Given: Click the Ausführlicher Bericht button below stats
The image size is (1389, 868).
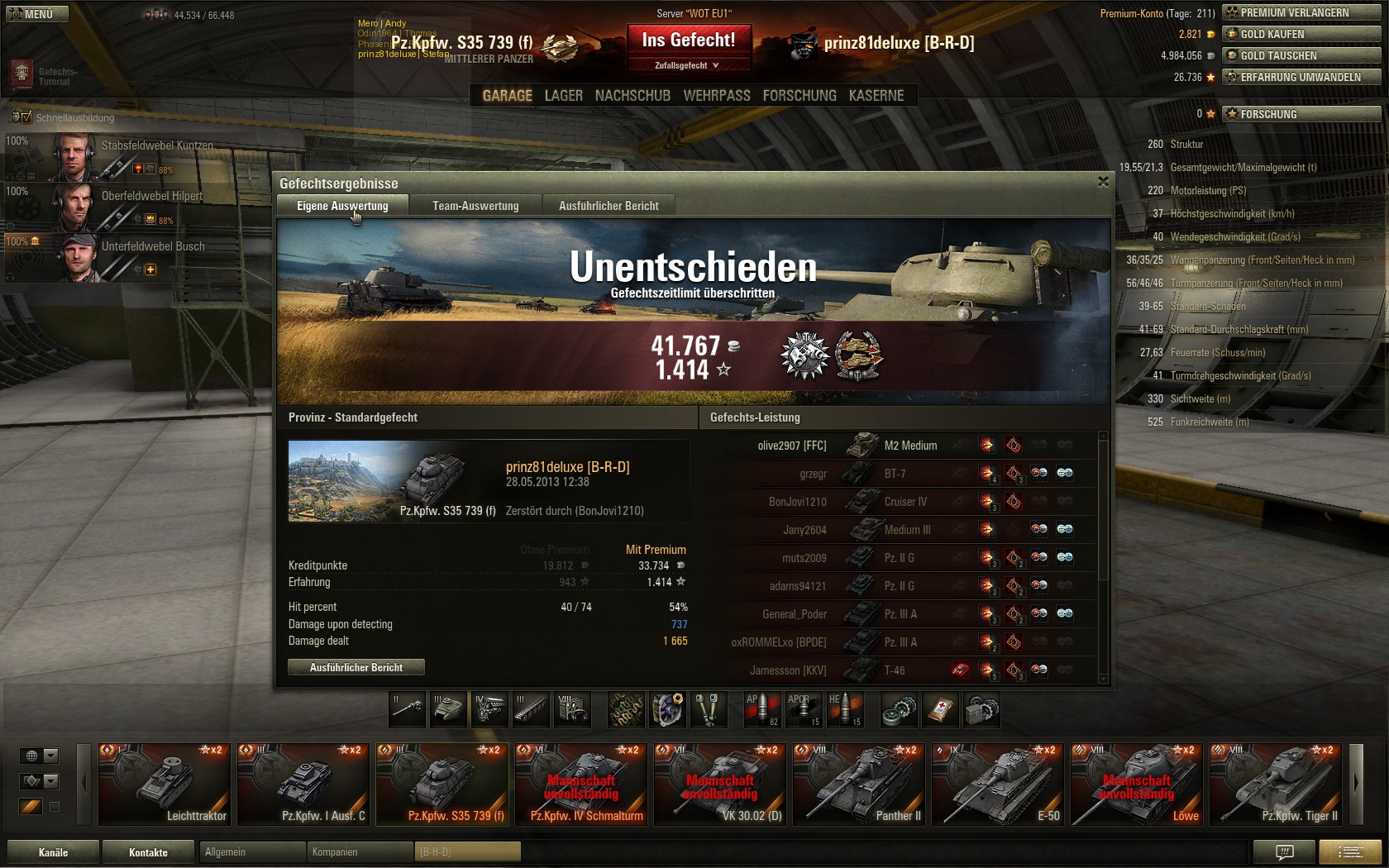Looking at the screenshot, I should tap(356, 667).
